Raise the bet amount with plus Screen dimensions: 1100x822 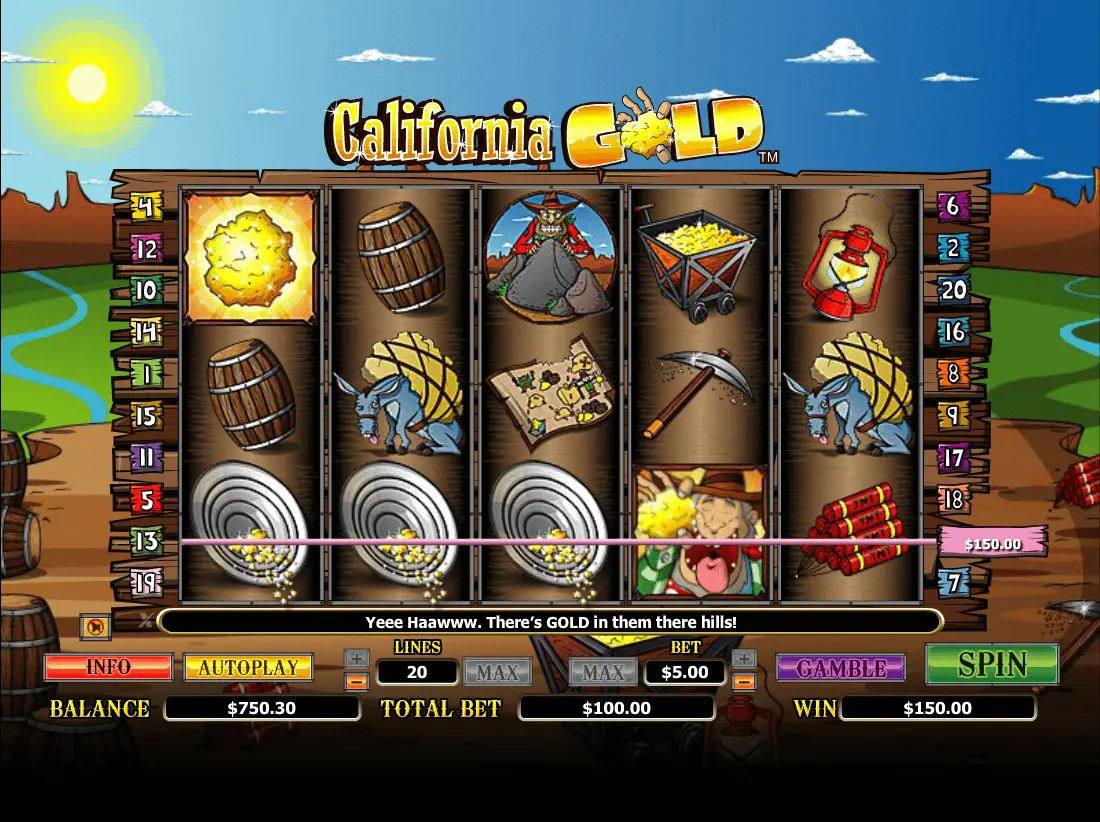(x=743, y=658)
